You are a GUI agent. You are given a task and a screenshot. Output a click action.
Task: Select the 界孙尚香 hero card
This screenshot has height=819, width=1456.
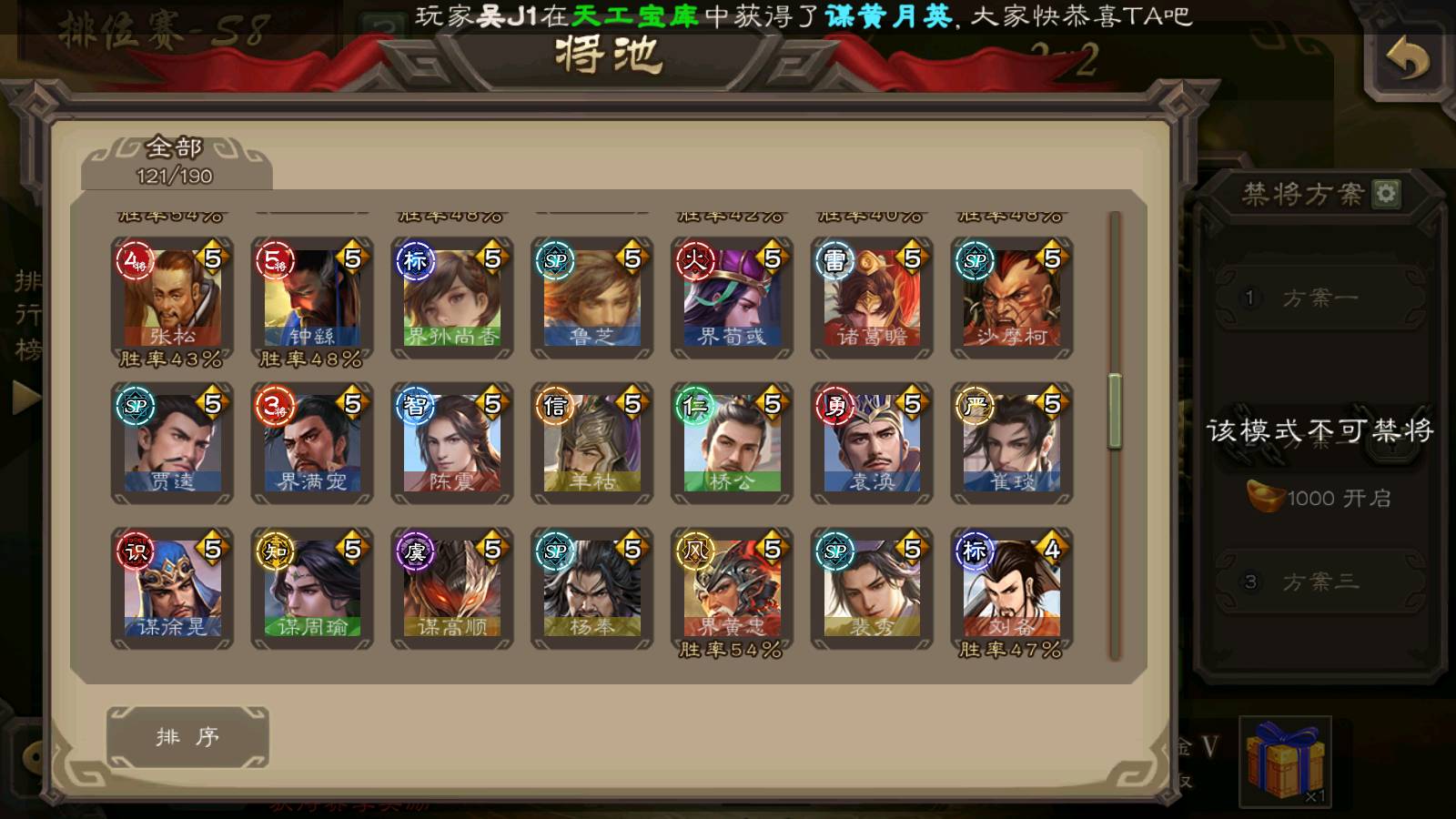pyautogui.click(x=452, y=298)
